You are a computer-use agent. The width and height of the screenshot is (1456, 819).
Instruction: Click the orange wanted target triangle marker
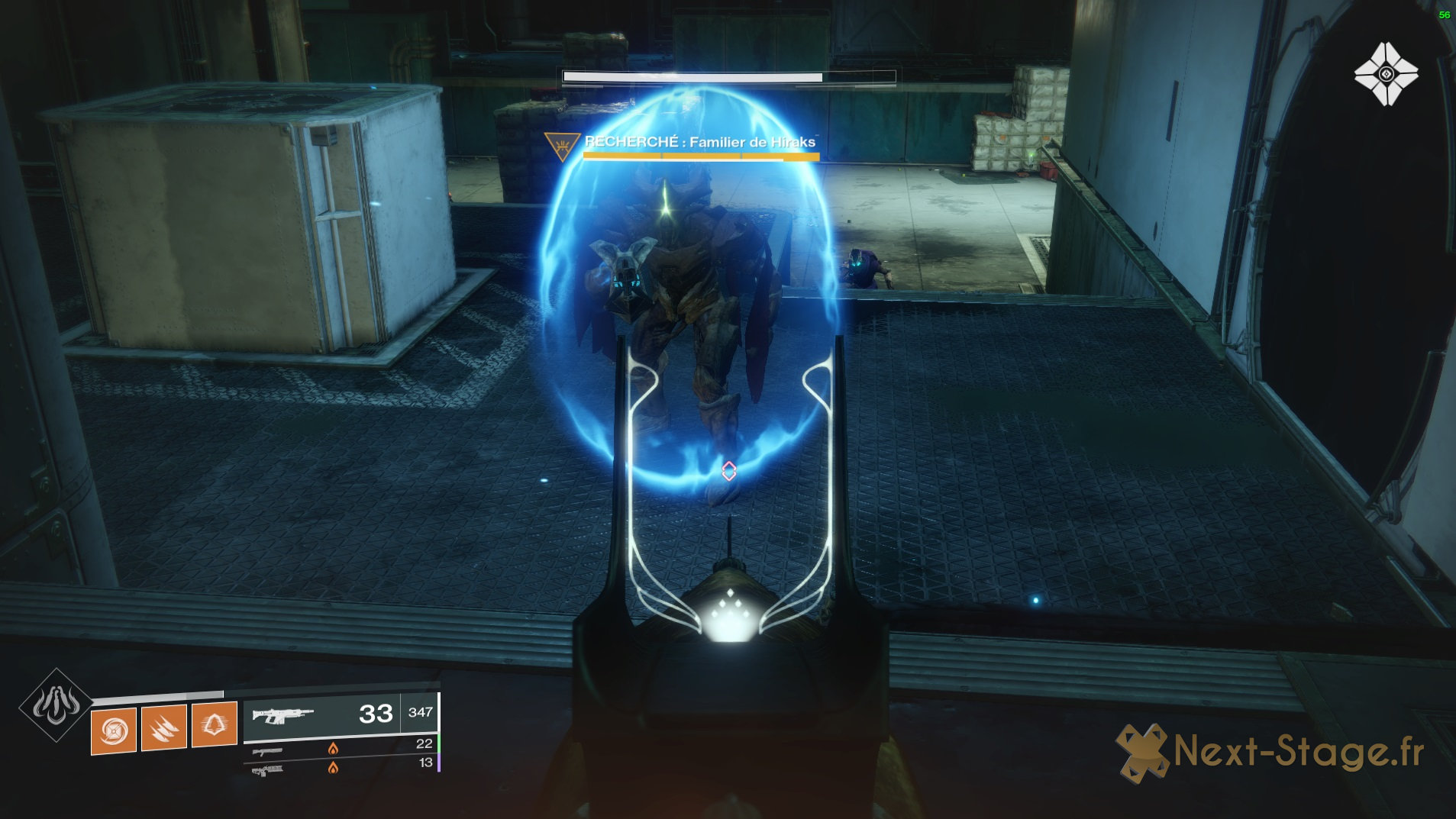[x=563, y=144]
